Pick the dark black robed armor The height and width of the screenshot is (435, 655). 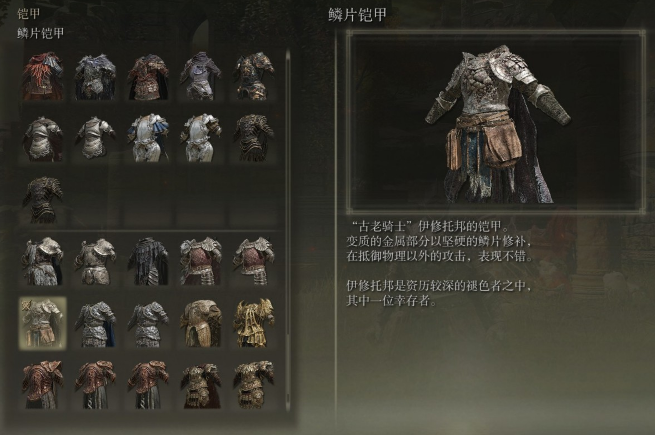148,260
